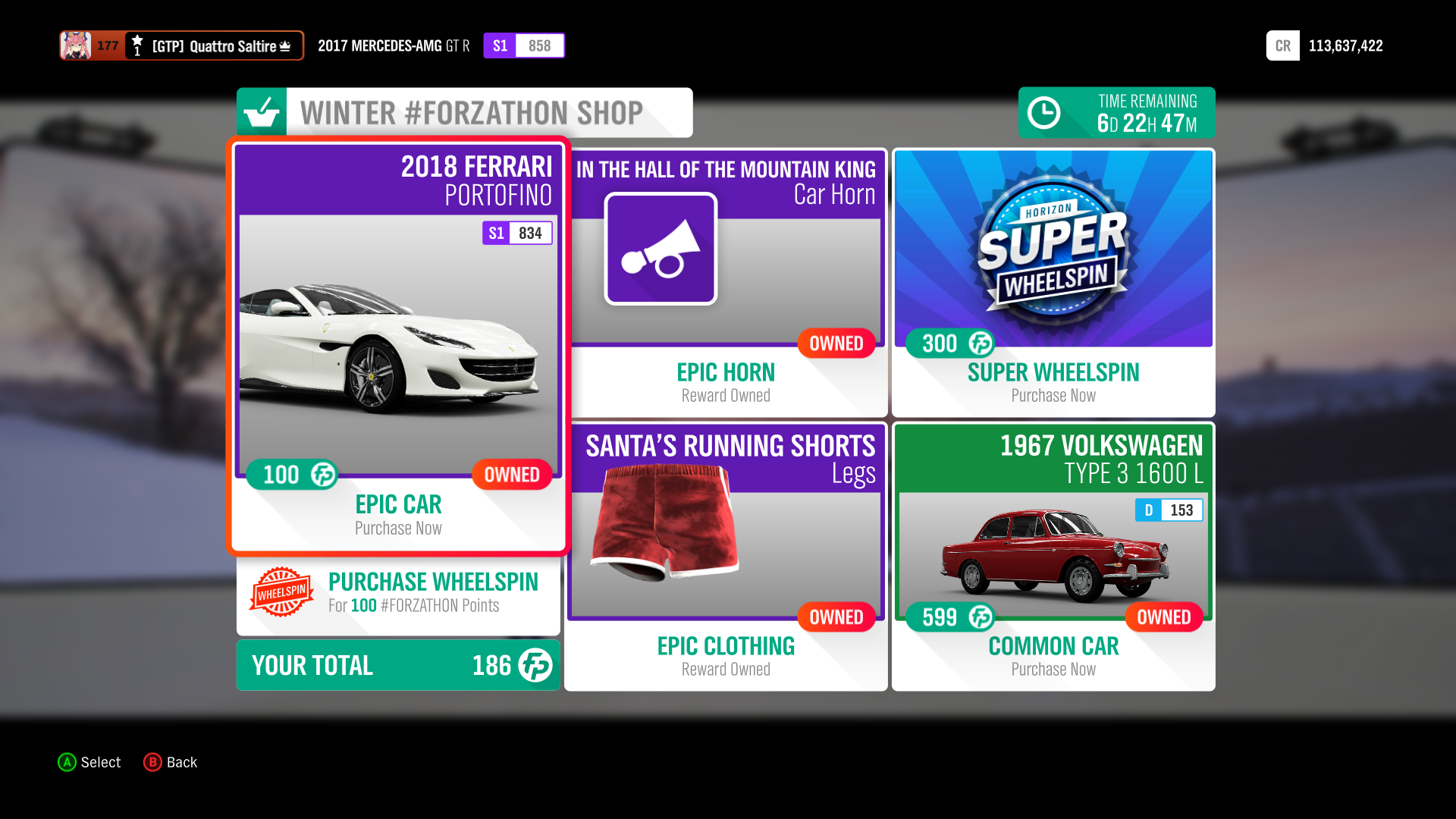
Task: Buy the Super Wheelspin for 300 points
Action: click(x=1053, y=284)
